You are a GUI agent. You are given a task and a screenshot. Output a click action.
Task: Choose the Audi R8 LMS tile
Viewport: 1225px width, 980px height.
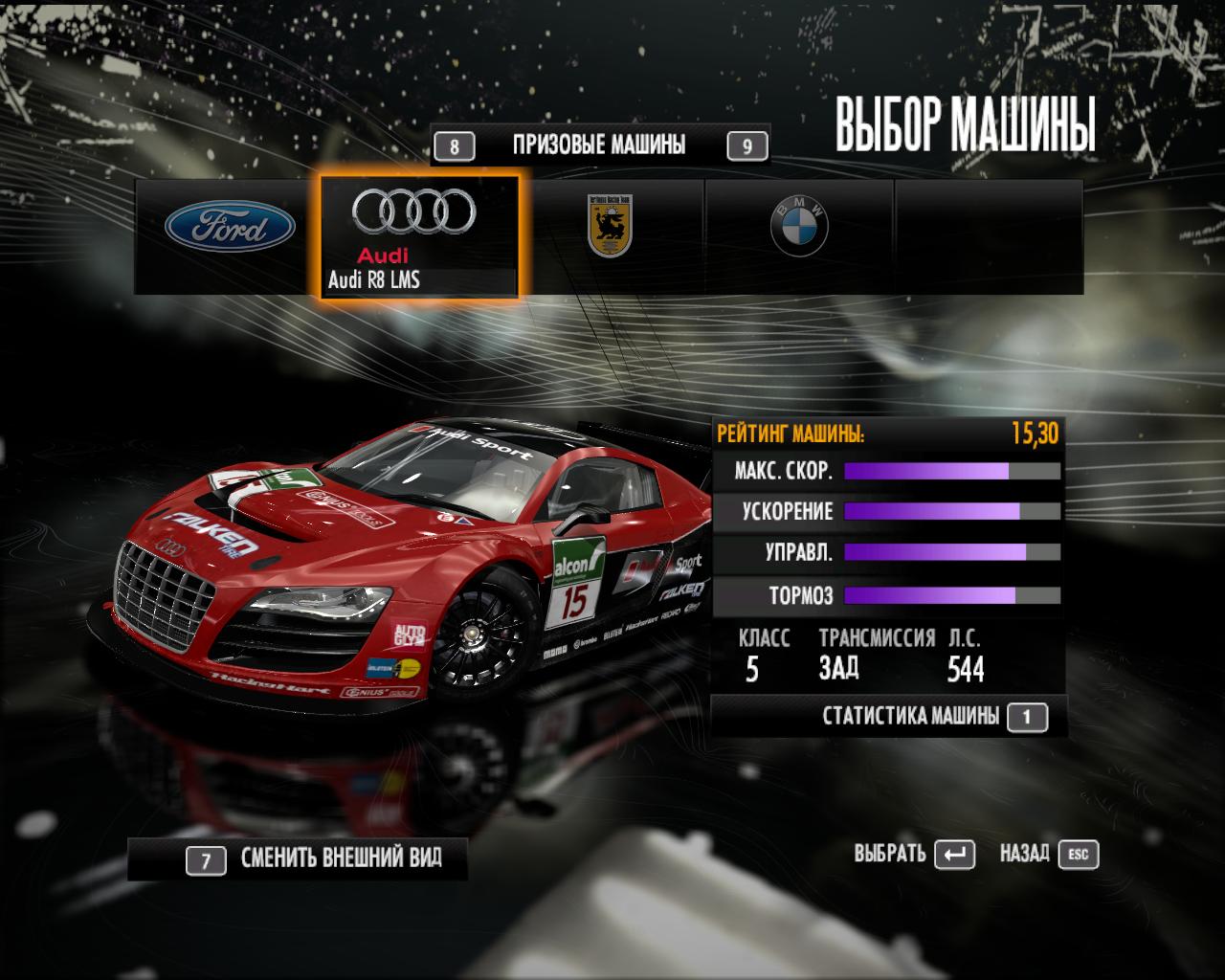point(419,235)
